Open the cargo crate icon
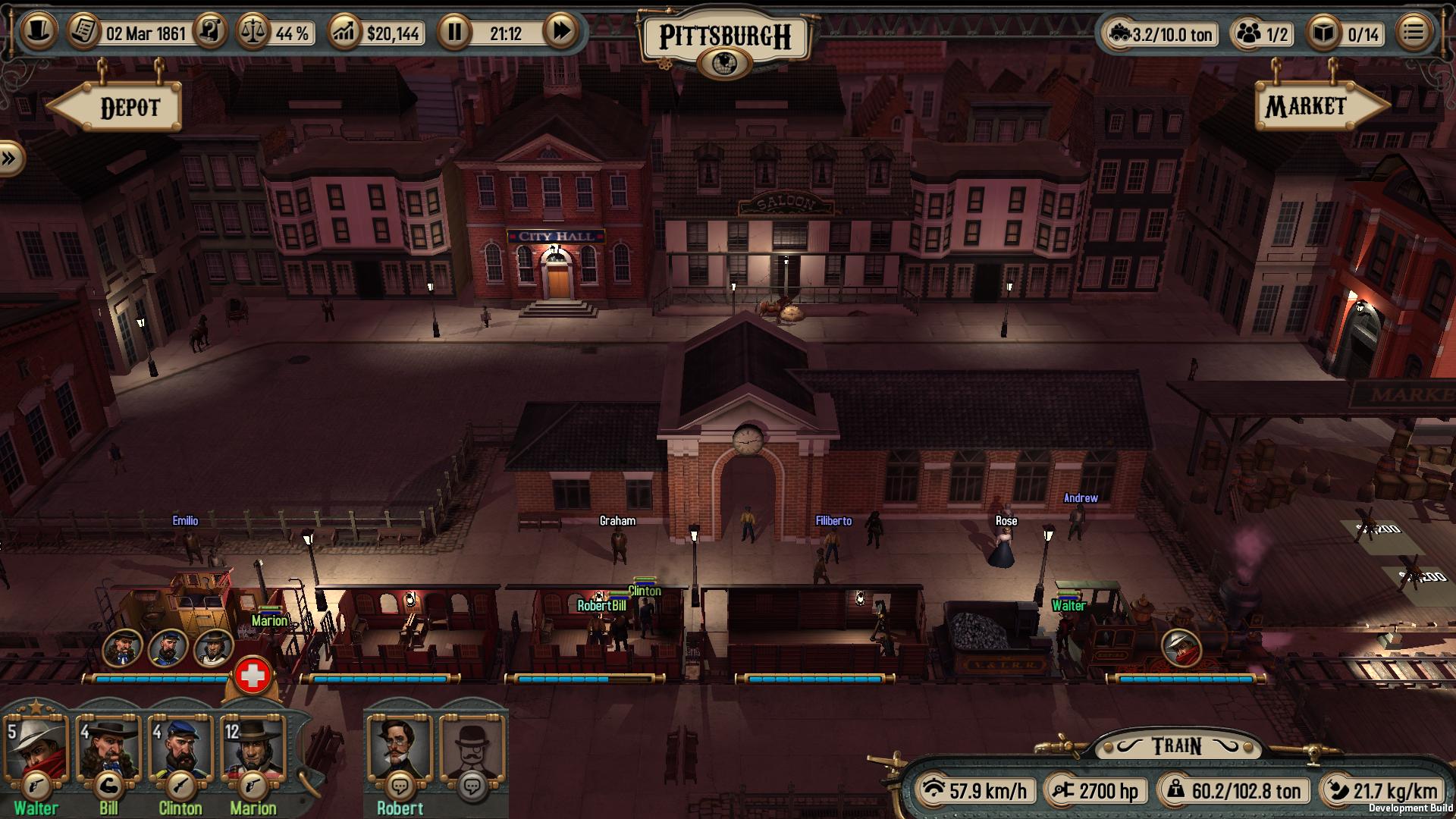The height and width of the screenshot is (819, 1456). [x=1323, y=33]
